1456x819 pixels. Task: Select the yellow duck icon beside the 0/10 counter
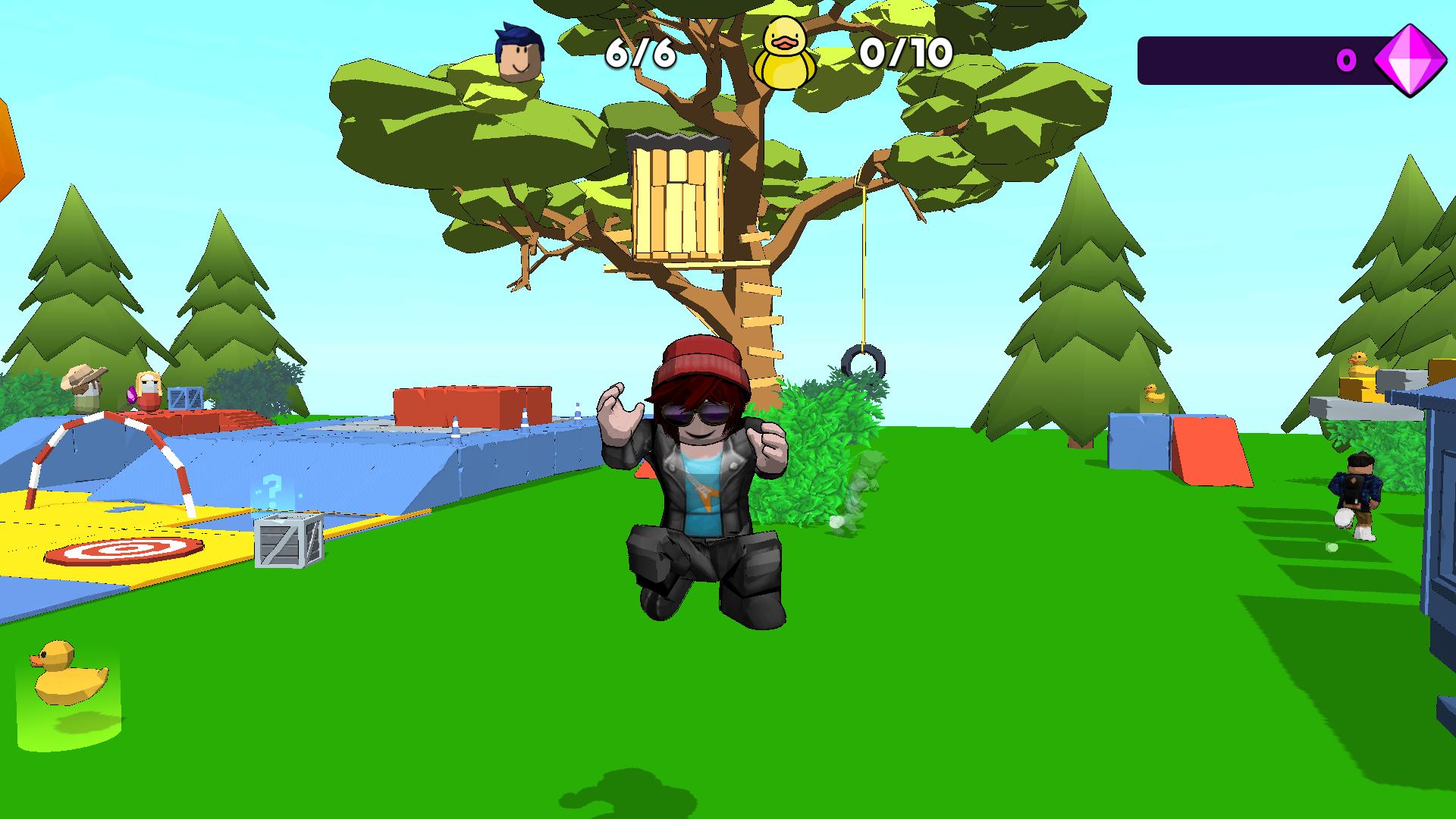pos(785,53)
